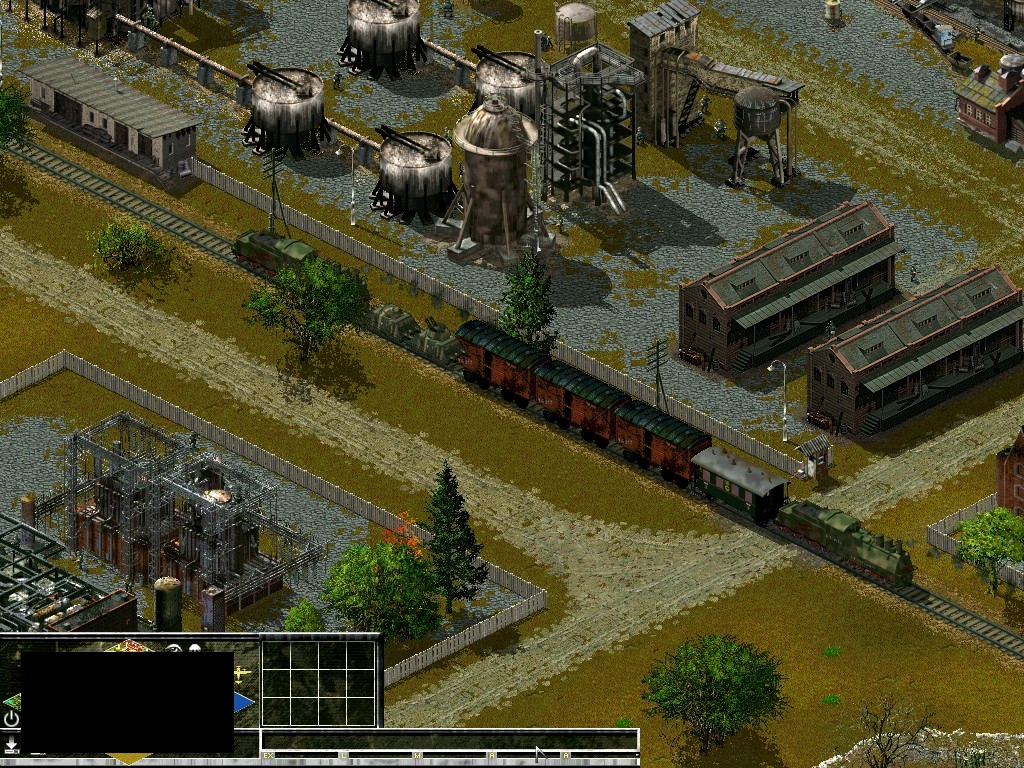The width and height of the screenshot is (1024, 768).
Task: Toggle the eye view icon
Action: coord(175,649)
